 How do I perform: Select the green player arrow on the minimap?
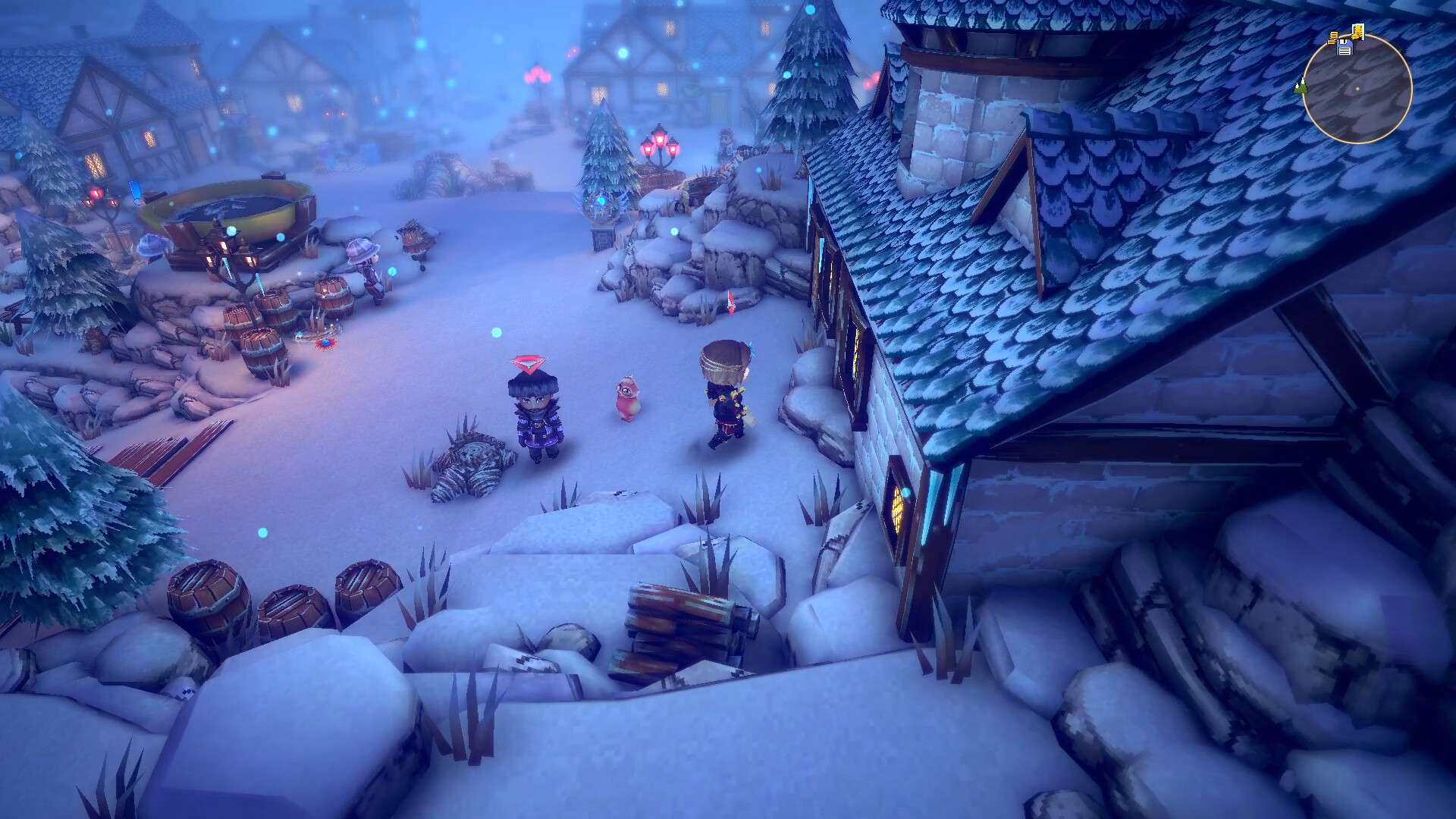pyautogui.click(x=1301, y=88)
